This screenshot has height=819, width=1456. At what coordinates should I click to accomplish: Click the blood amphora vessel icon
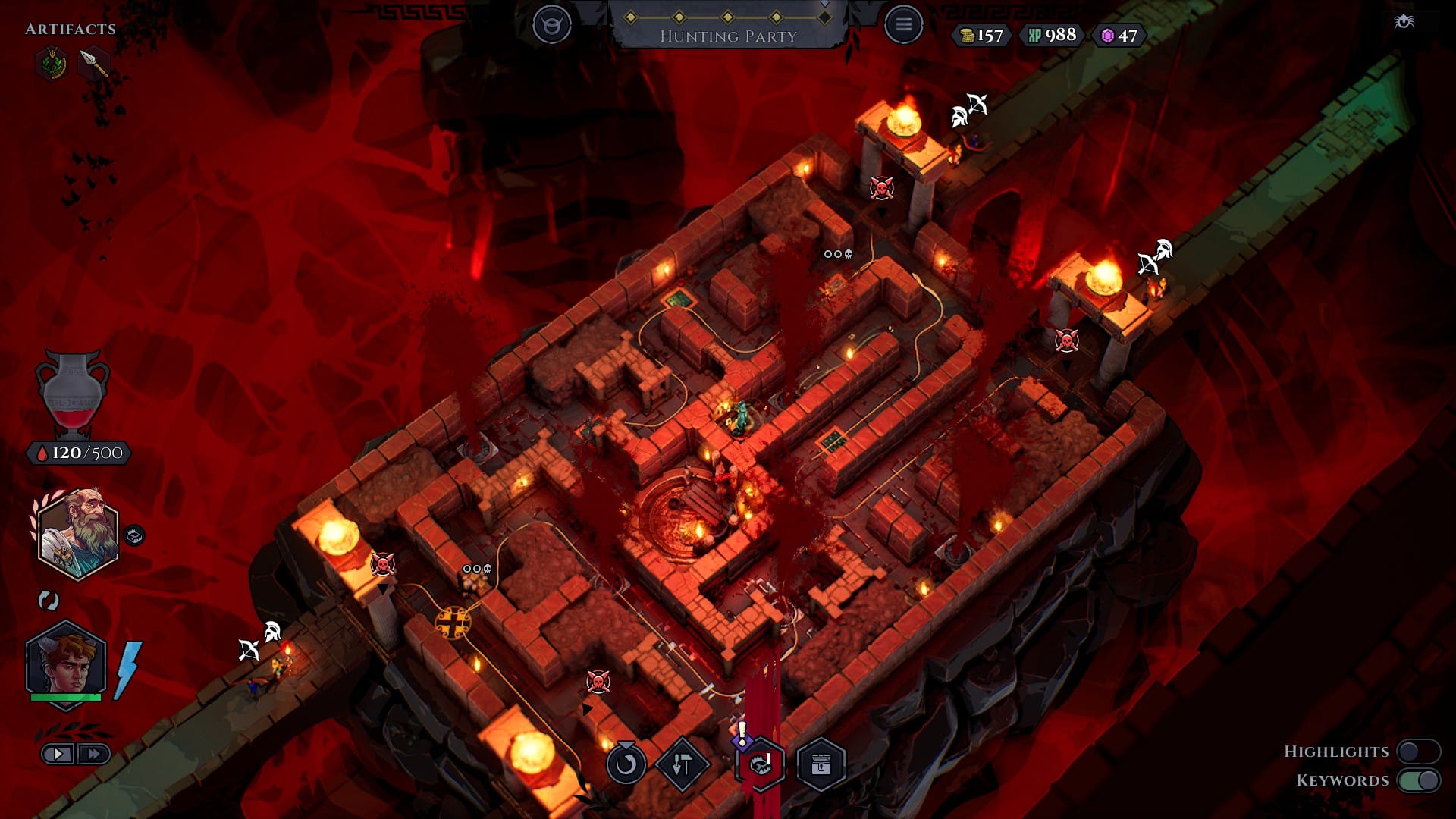click(73, 393)
